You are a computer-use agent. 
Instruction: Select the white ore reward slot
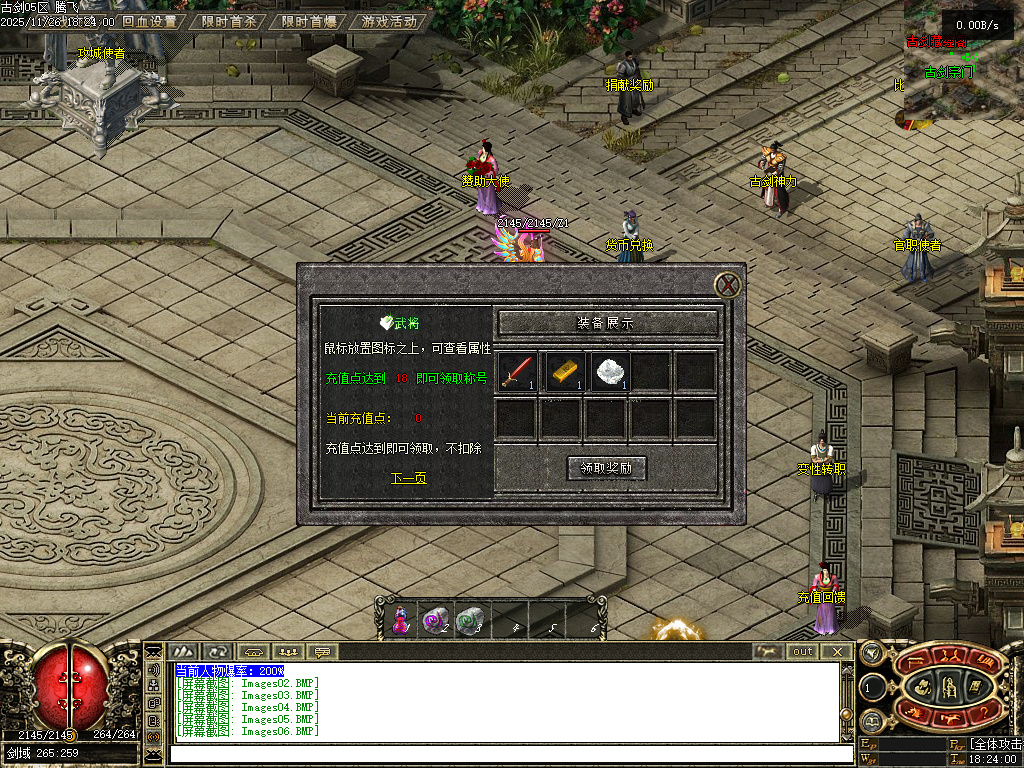coord(608,372)
